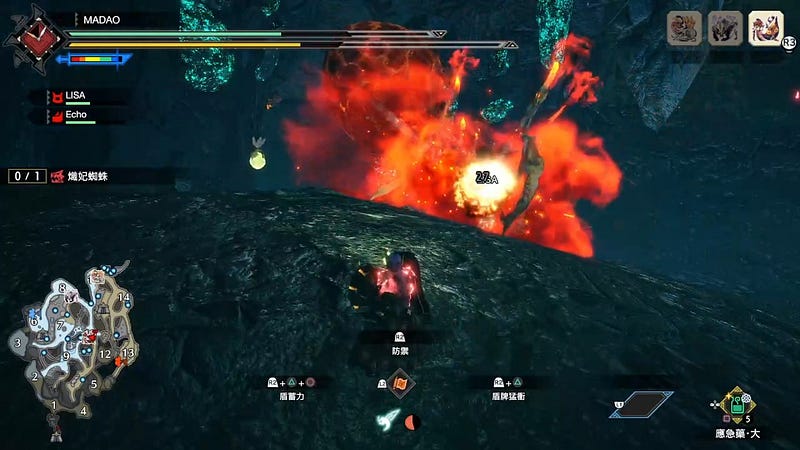Click the quest timer clock emblem
Viewport: 800px width, 450px height.
click(x=32, y=36)
